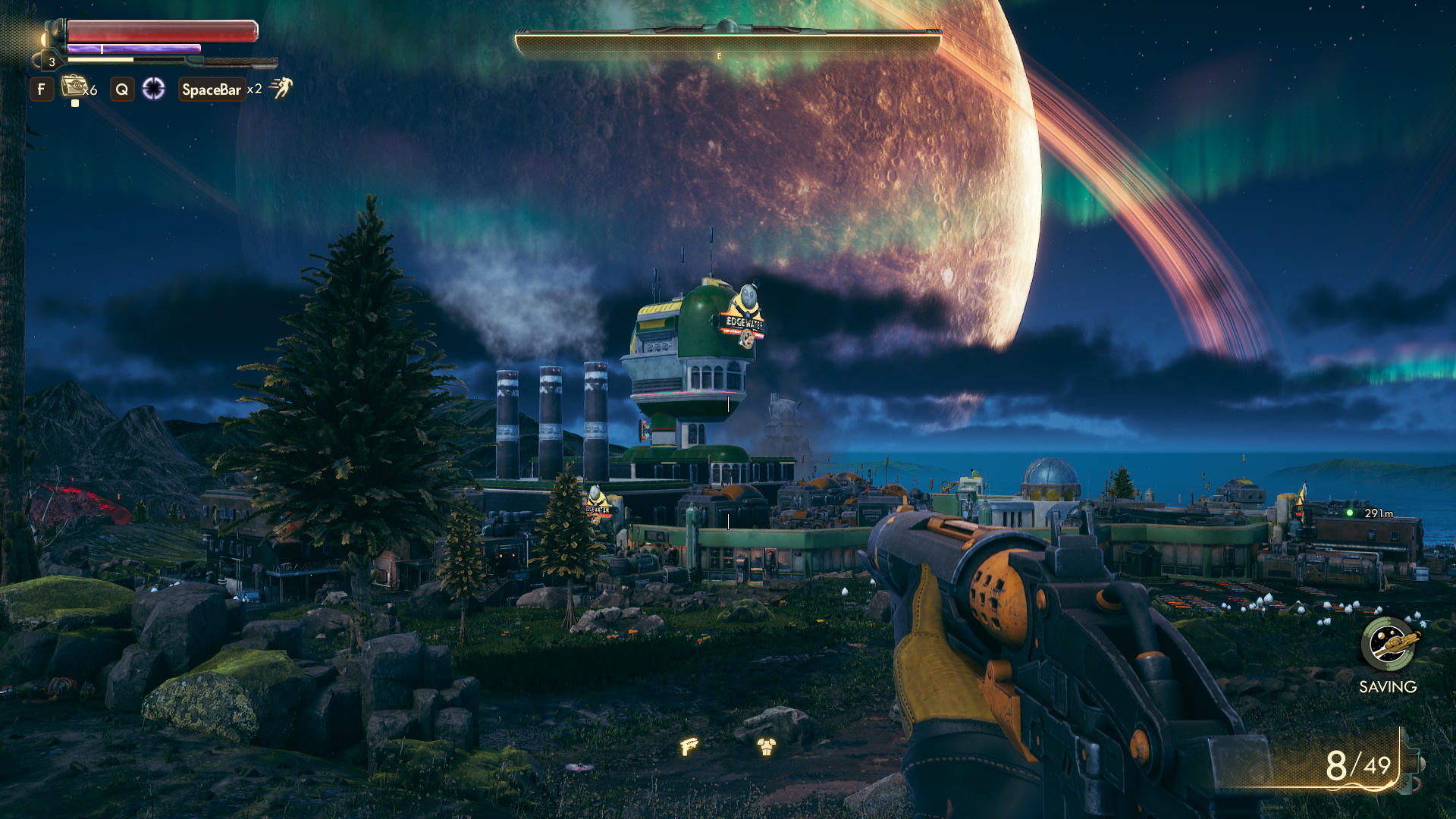
Task: Select the medical inhaler icon
Action: pyautogui.click(x=74, y=86)
